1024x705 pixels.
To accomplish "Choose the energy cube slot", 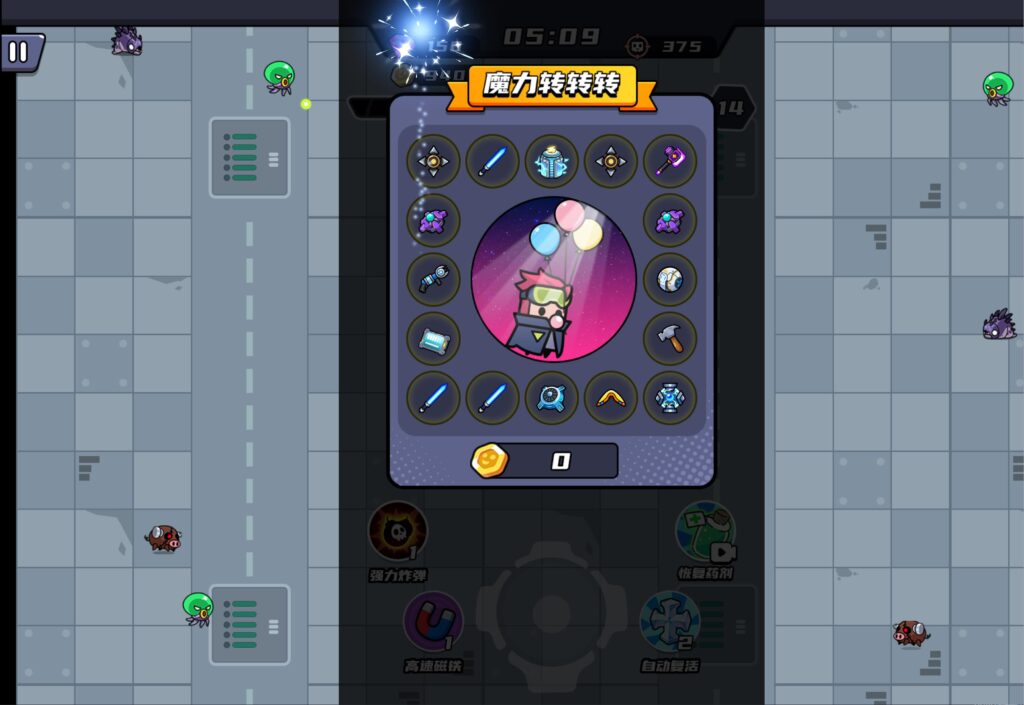I will [670, 398].
